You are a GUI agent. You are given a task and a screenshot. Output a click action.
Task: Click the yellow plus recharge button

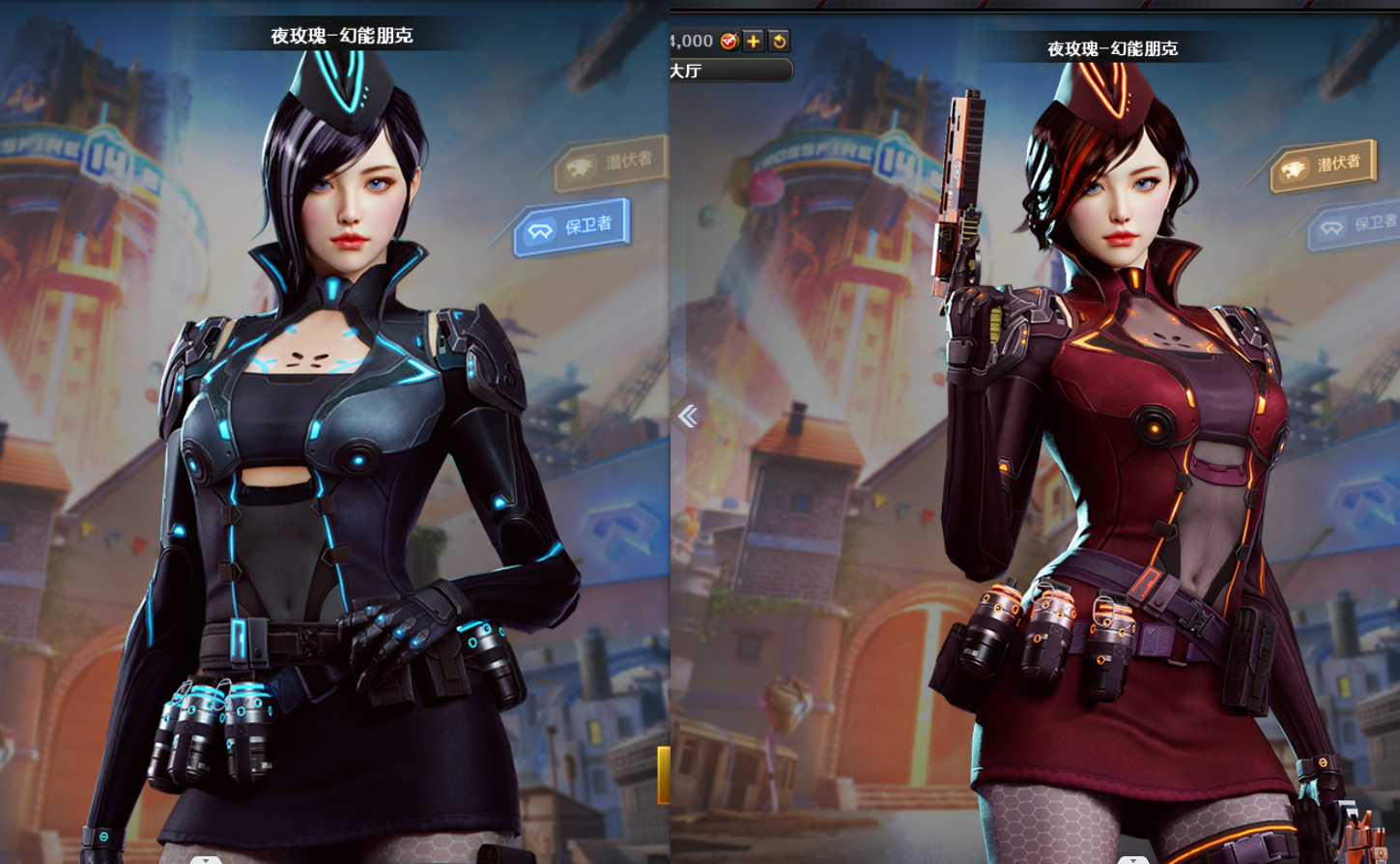(754, 41)
